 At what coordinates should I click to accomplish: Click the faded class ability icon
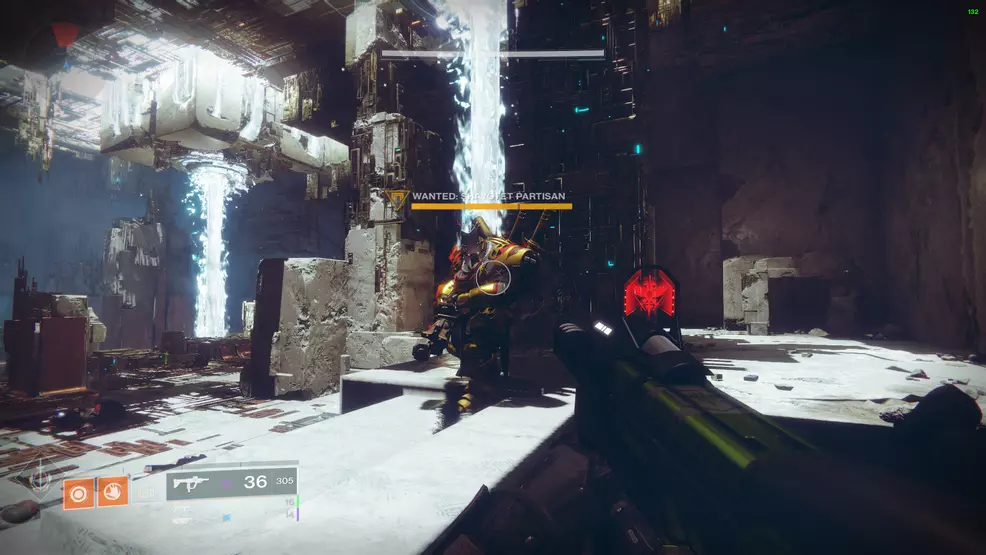coord(146,492)
